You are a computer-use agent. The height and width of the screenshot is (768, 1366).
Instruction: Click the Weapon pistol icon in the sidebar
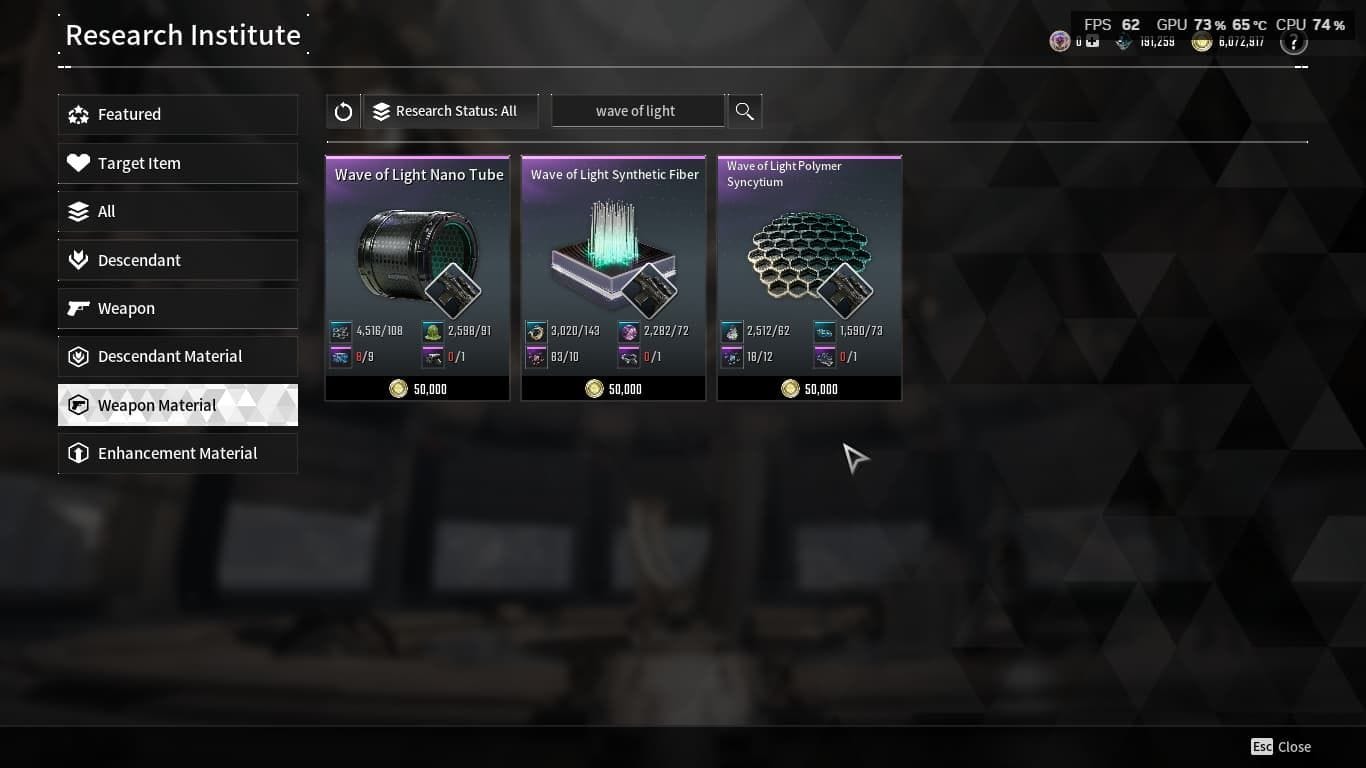(x=79, y=308)
